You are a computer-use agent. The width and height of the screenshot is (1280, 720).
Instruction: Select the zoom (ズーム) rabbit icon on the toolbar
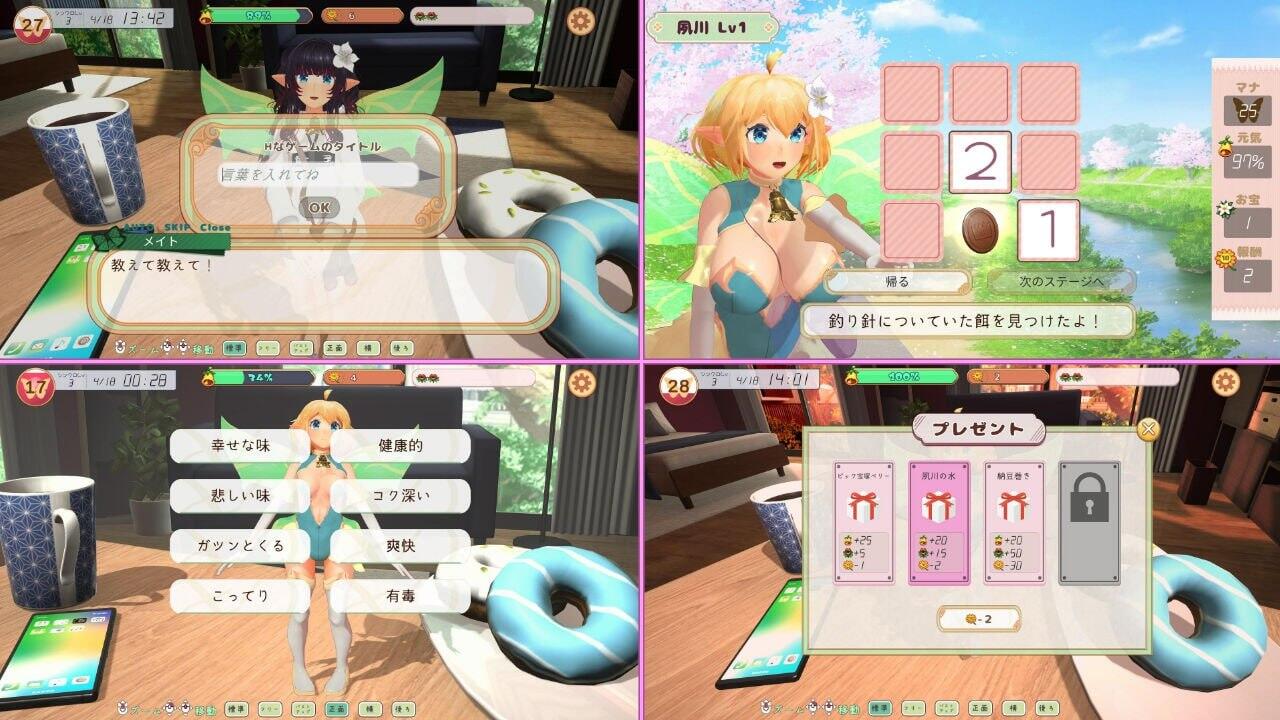coord(120,347)
